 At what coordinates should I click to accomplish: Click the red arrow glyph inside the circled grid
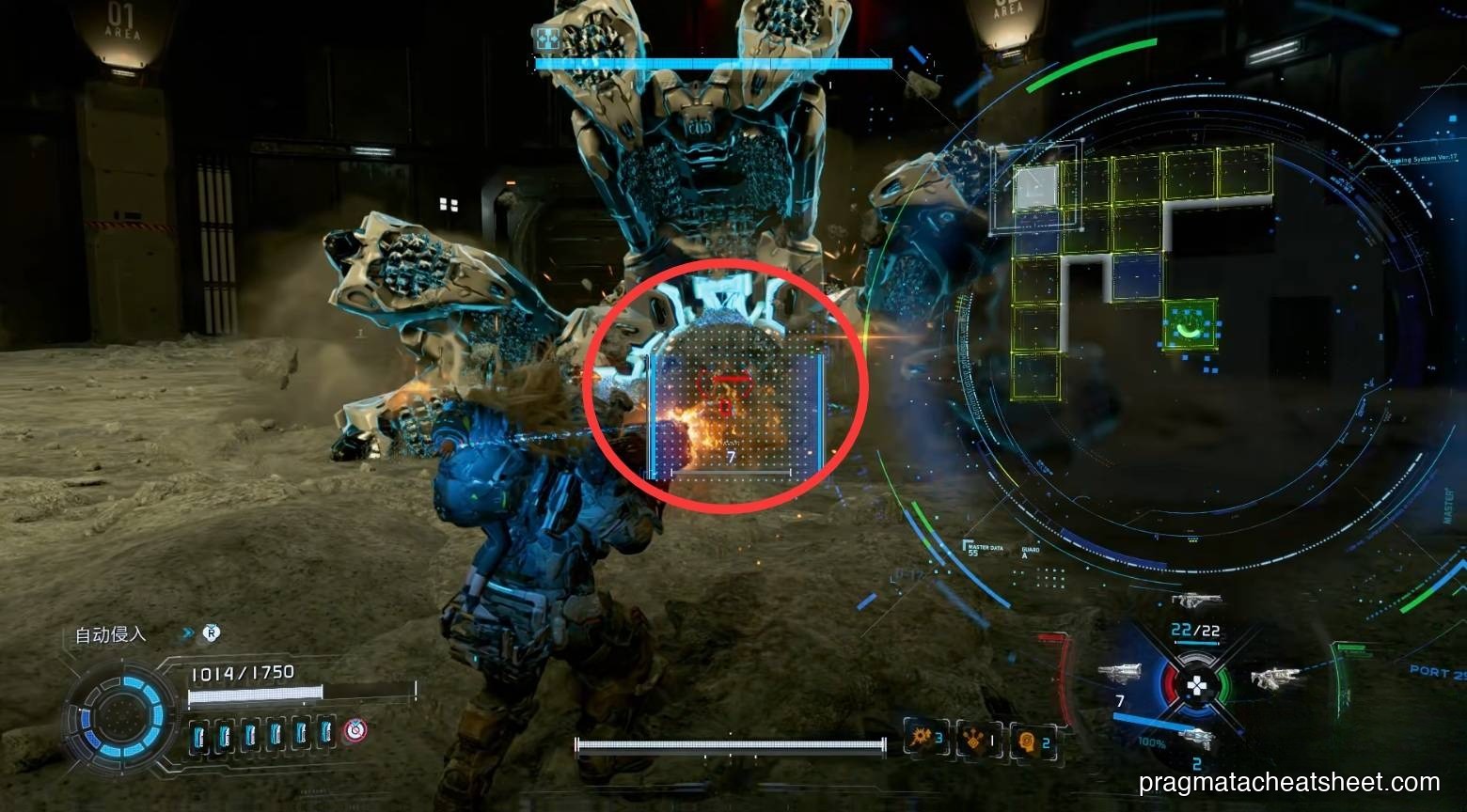pos(726,380)
